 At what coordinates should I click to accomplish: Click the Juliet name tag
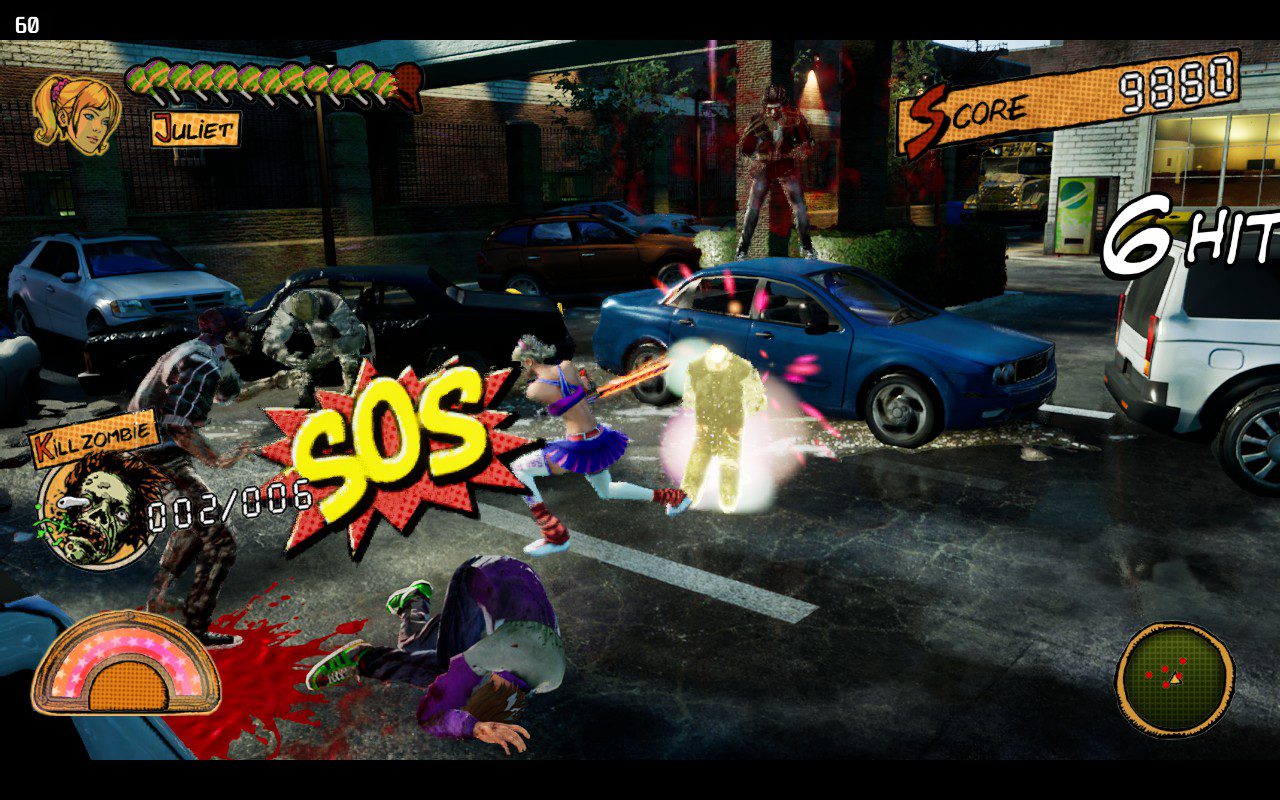[x=196, y=129]
